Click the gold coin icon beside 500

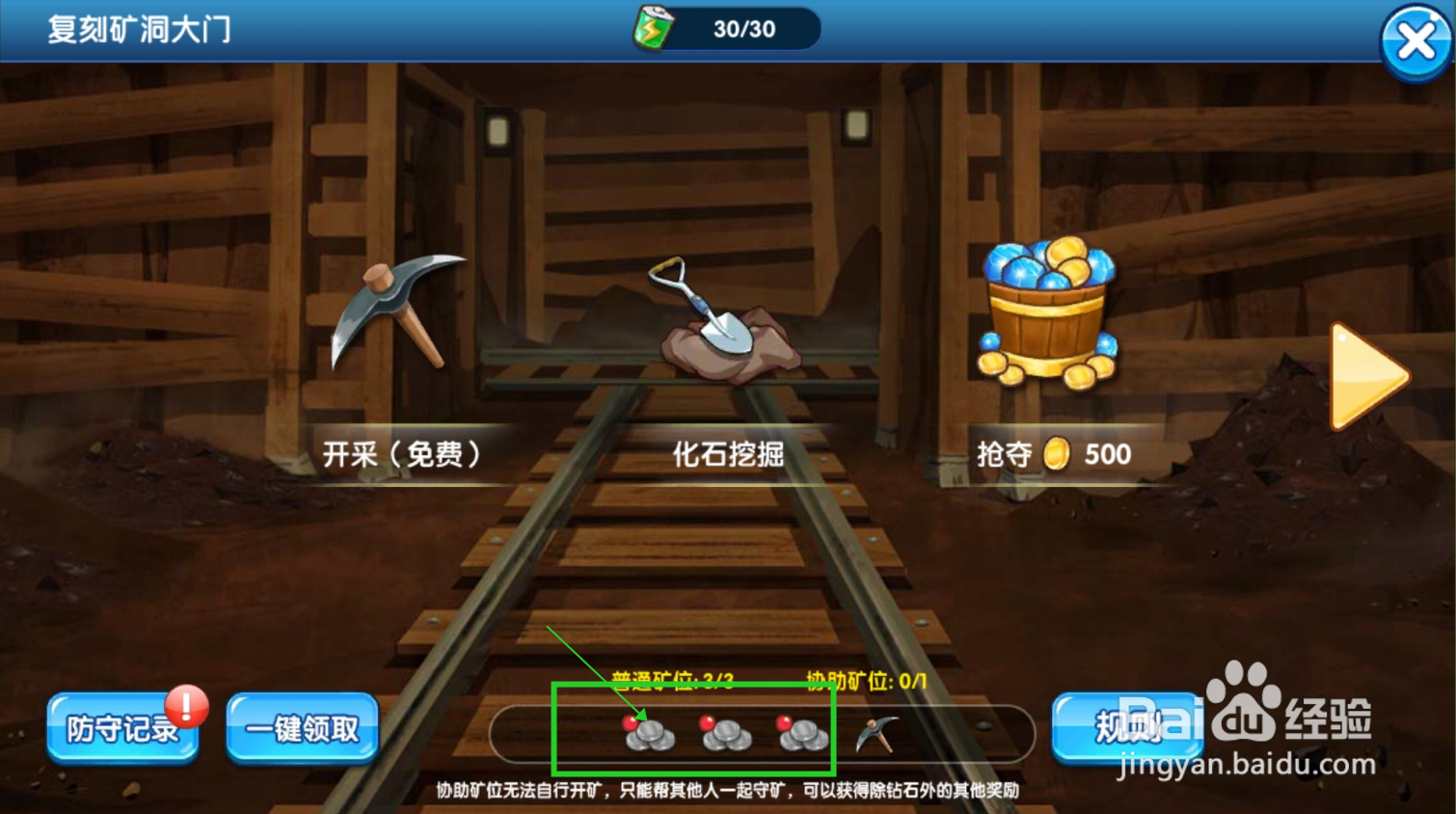pos(1055,454)
